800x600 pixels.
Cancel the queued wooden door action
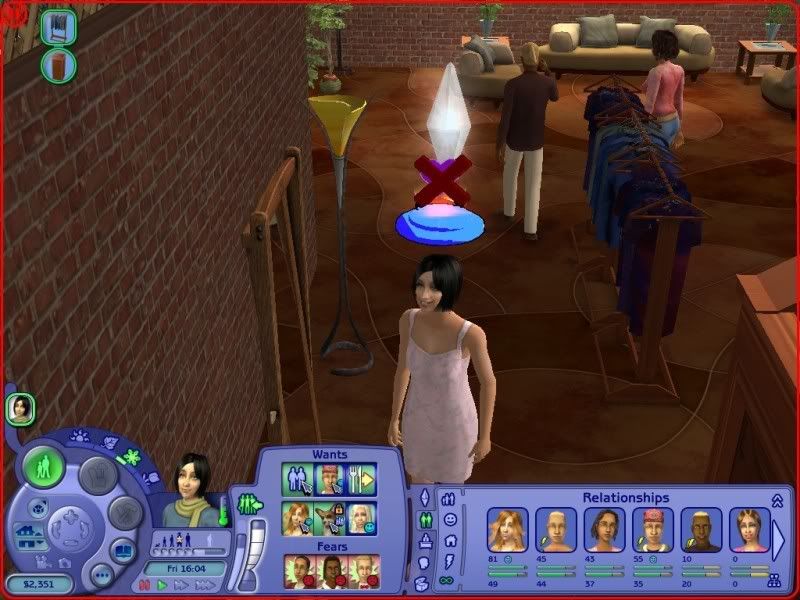[58, 66]
